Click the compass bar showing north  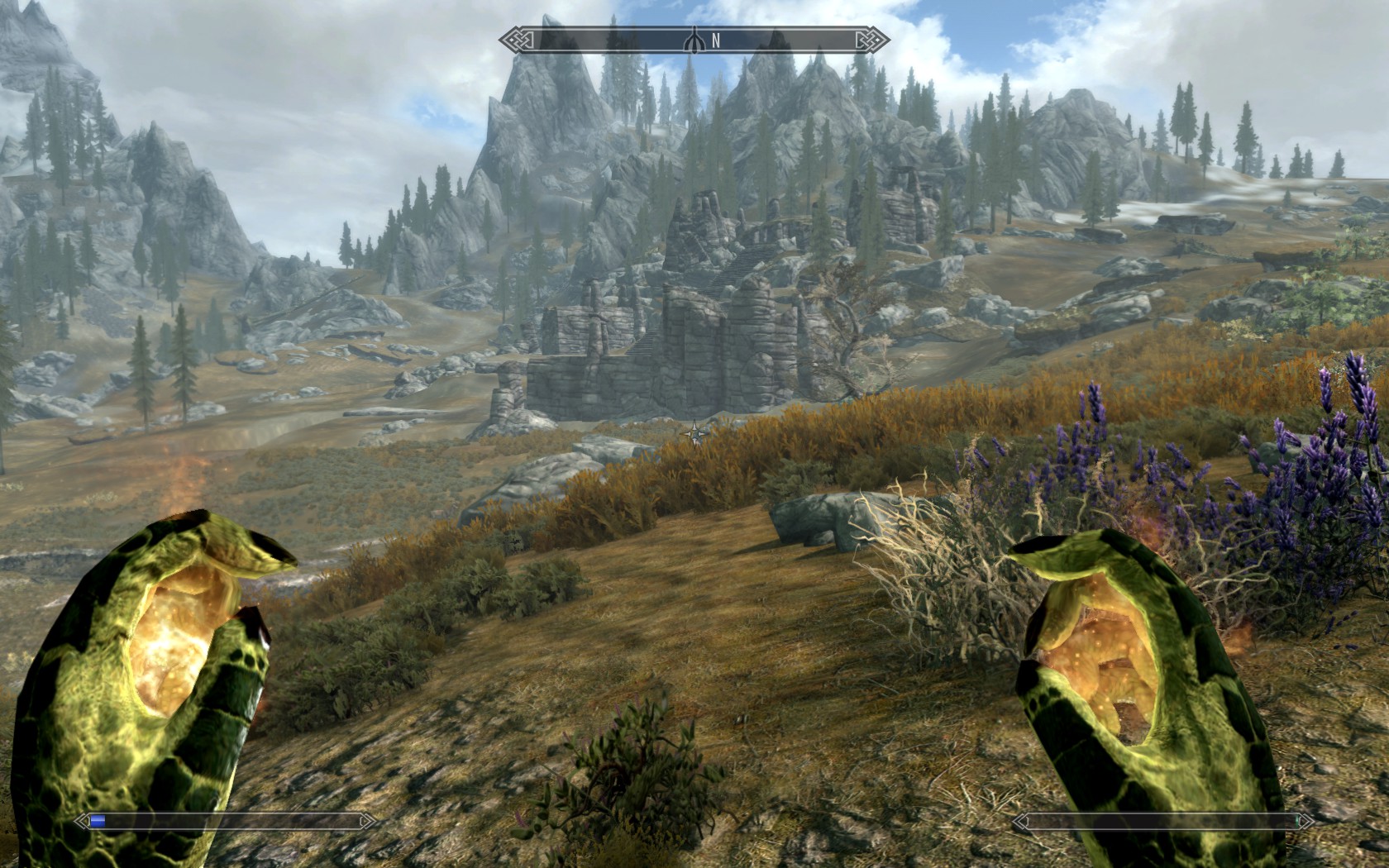point(694,40)
